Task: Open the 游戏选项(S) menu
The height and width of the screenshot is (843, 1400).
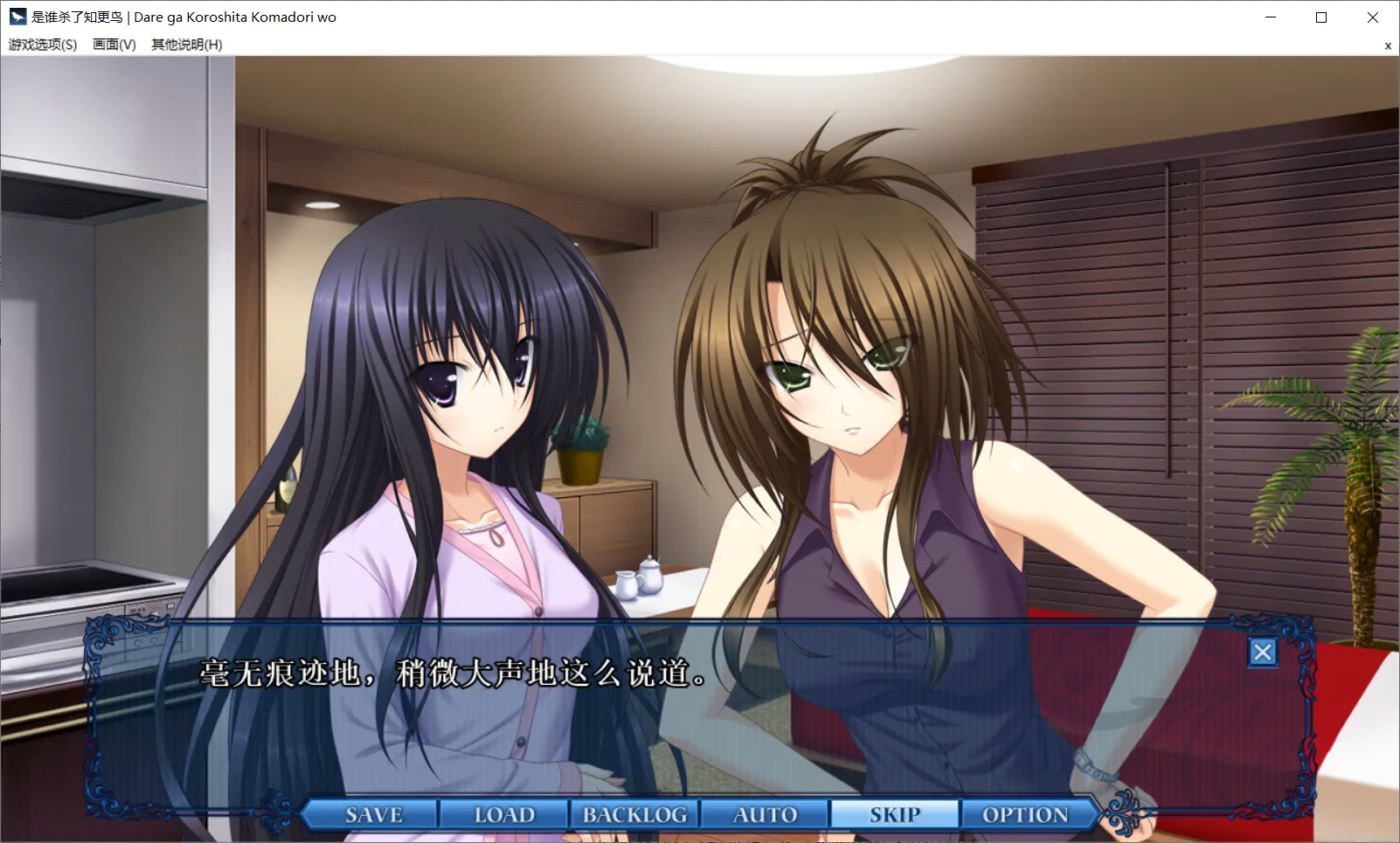Action: click(43, 45)
